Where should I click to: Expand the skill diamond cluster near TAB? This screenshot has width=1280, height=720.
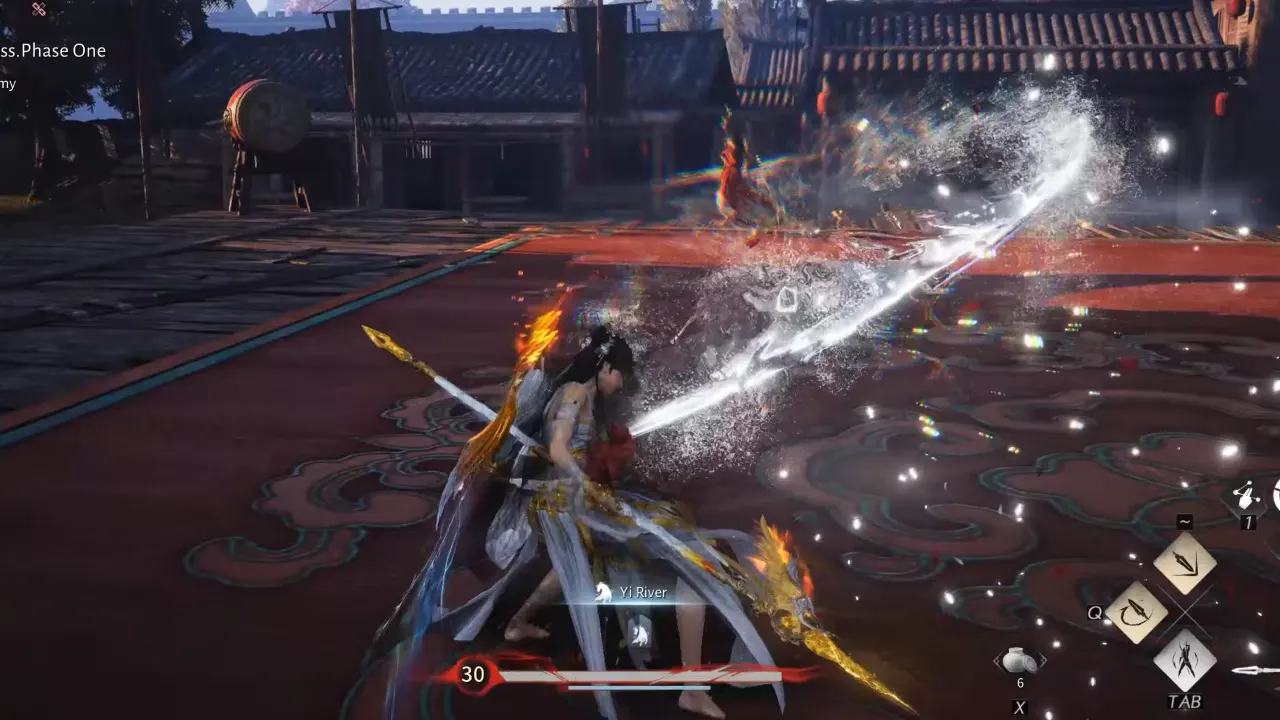click(x=1165, y=610)
